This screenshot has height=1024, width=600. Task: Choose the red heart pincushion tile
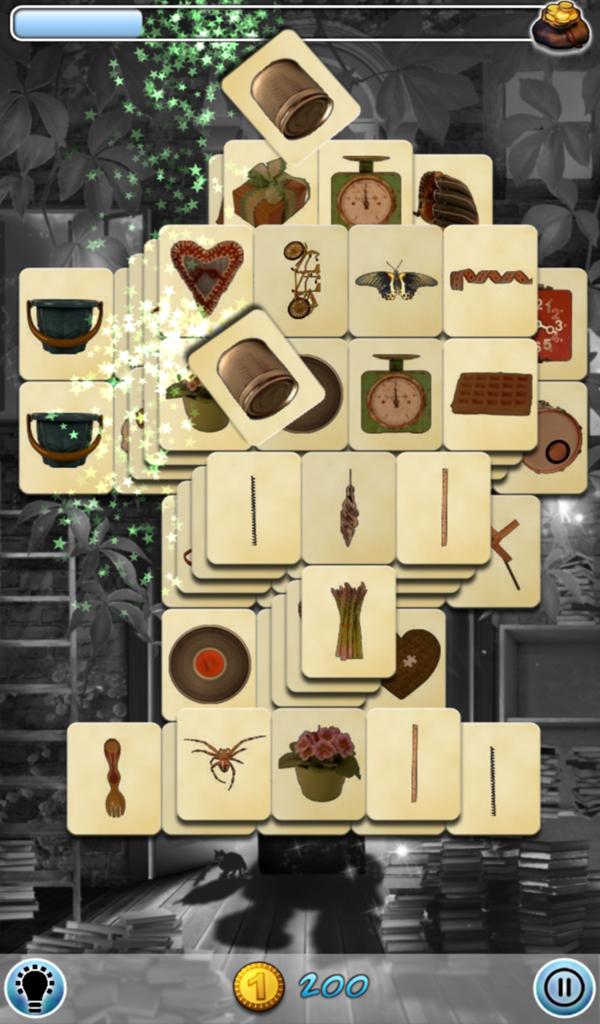point(207,272)
